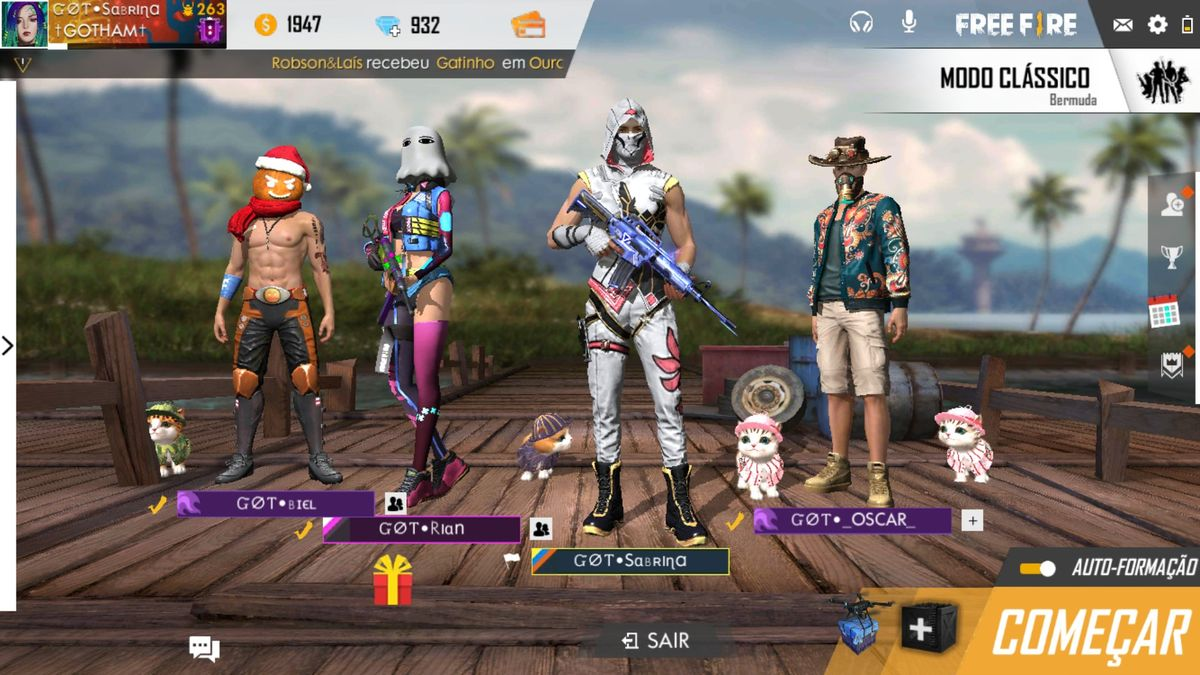Toggle the microphone icon

pos(908,22)
